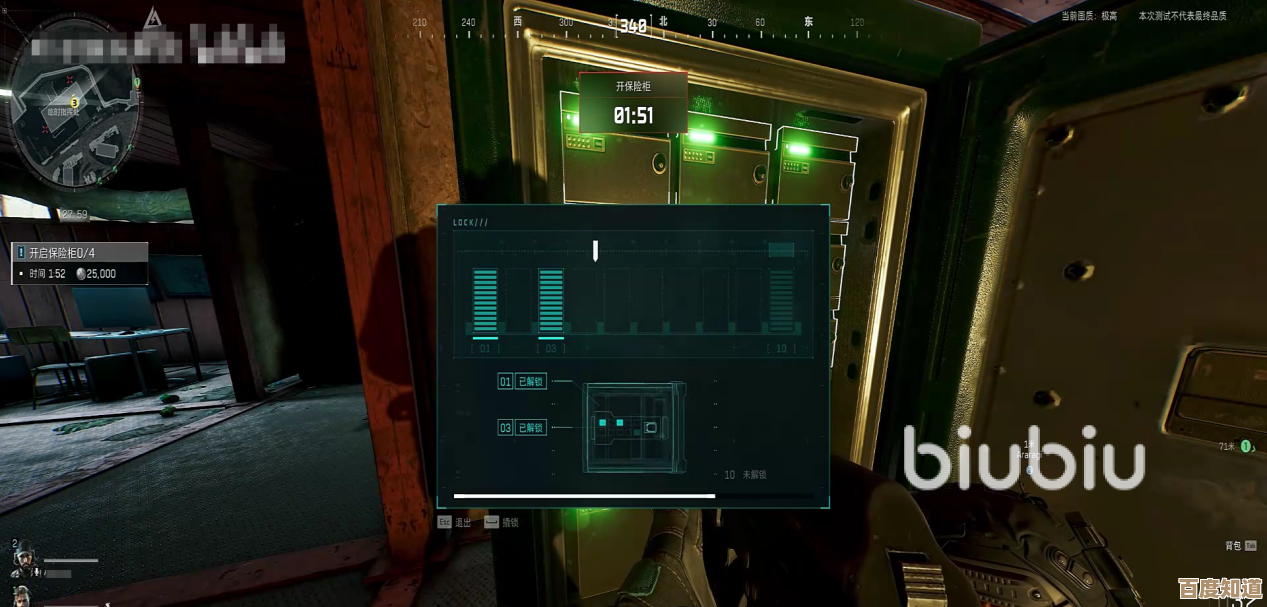Select lock pin 01 column
The width and height of the screenshot is (1267, 607).
click(x=485, y=300)
